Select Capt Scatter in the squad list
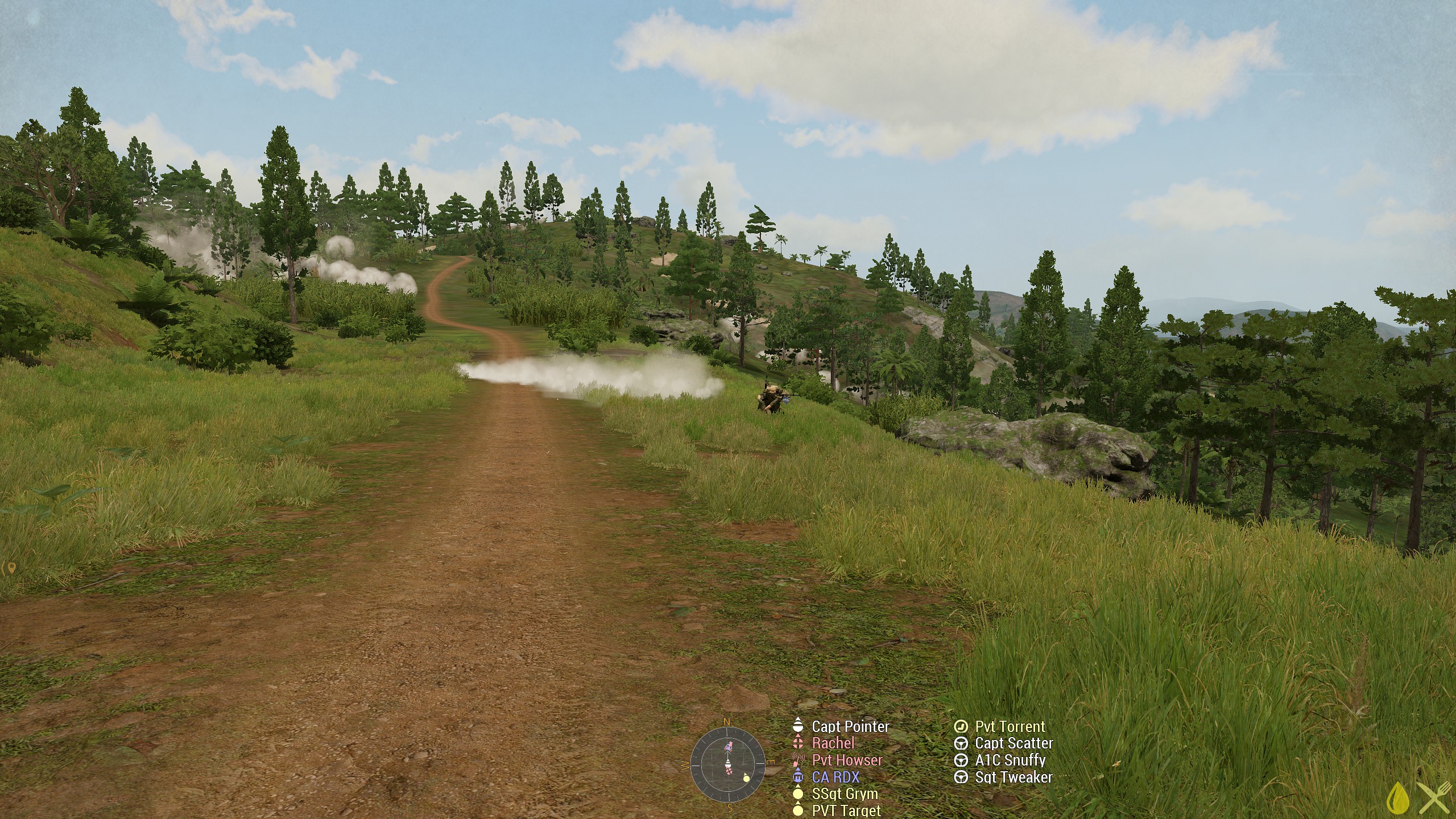 coord(1014,743)
